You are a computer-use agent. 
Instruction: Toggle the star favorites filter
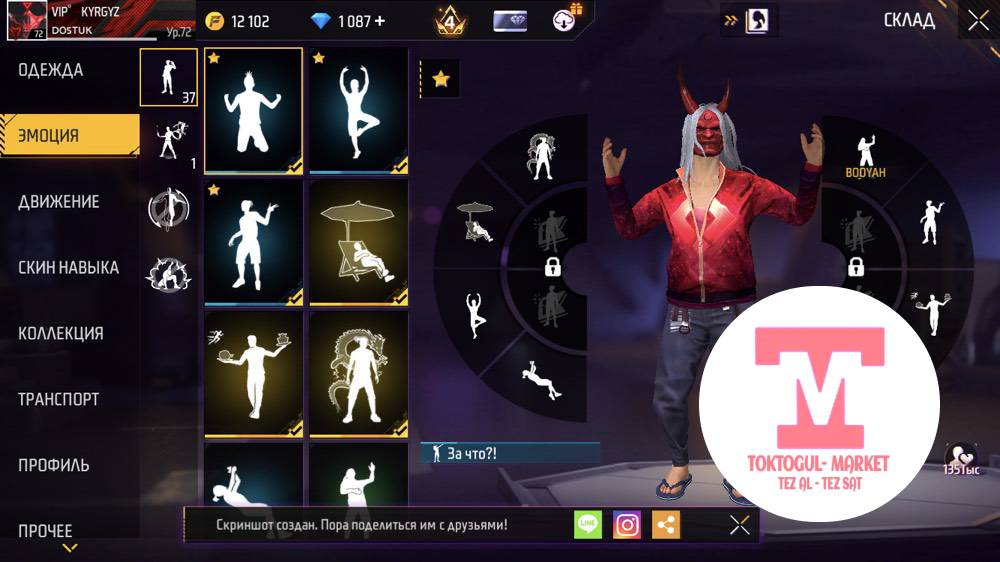click(x=440, y=79)
